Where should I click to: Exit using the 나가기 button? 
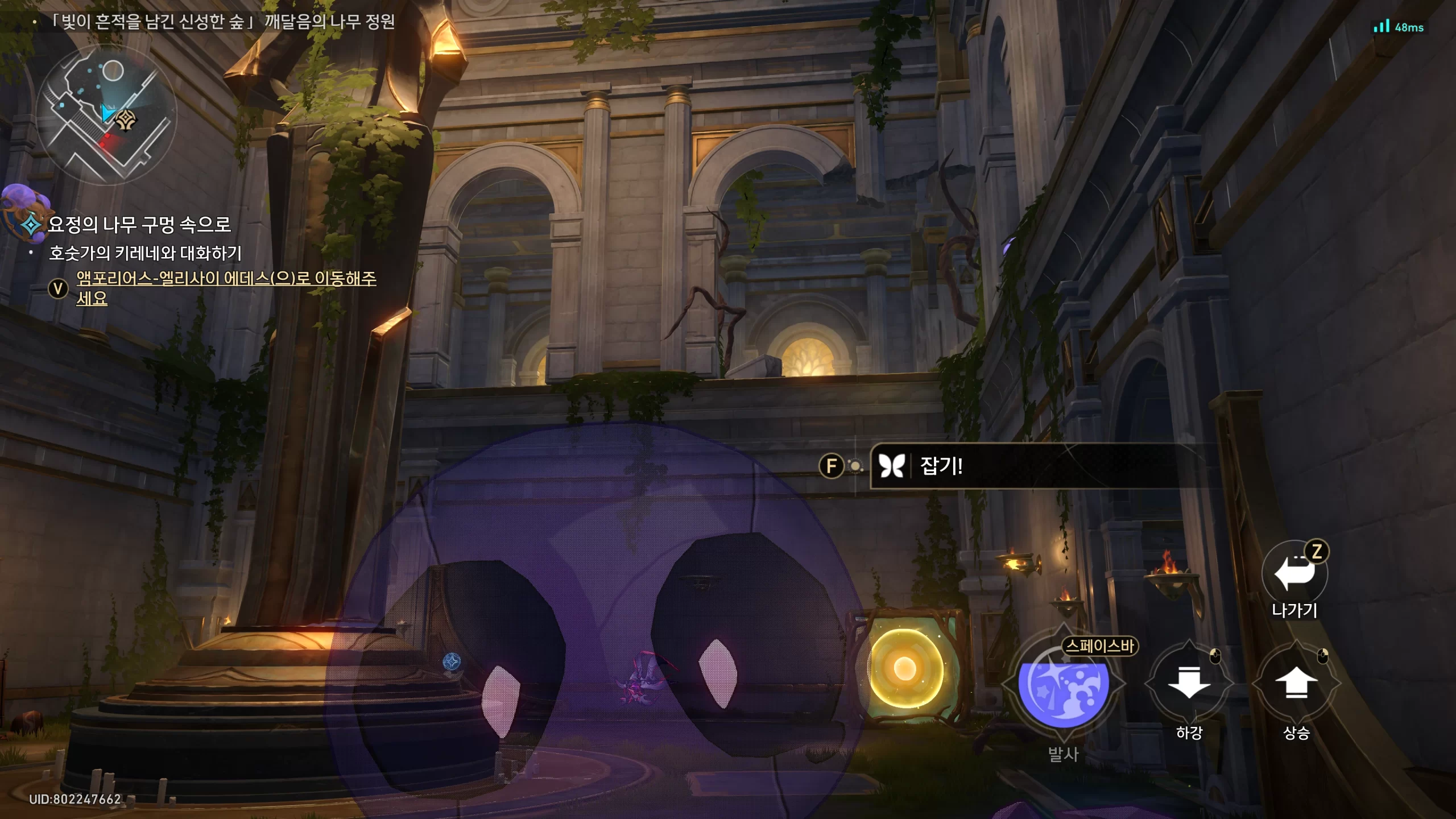pyautogui.click(x=1294, y=573)
